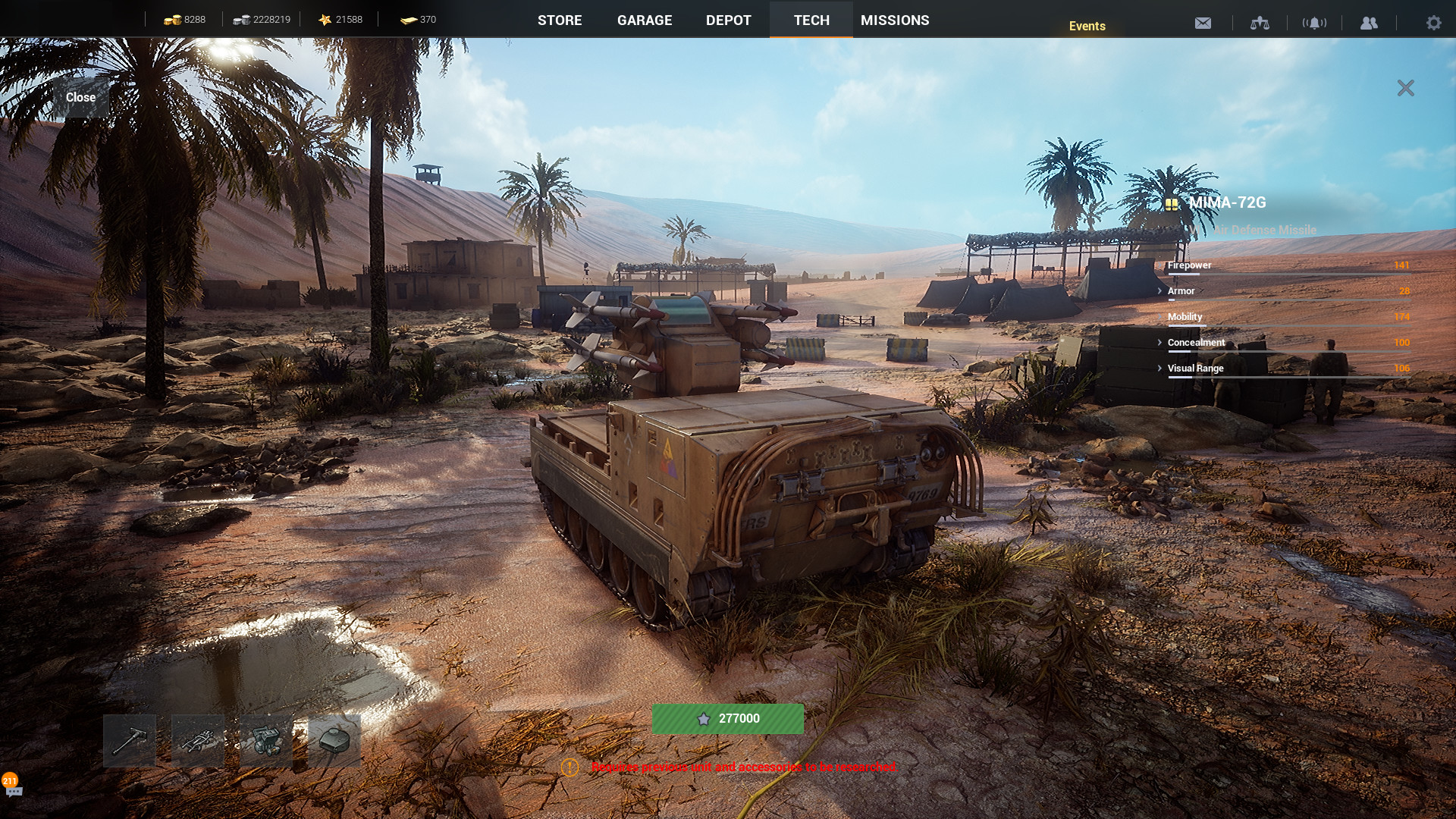Screen dimensions: 1456x819
Task: Open the friends list icon
Action: click(1369, 23)
